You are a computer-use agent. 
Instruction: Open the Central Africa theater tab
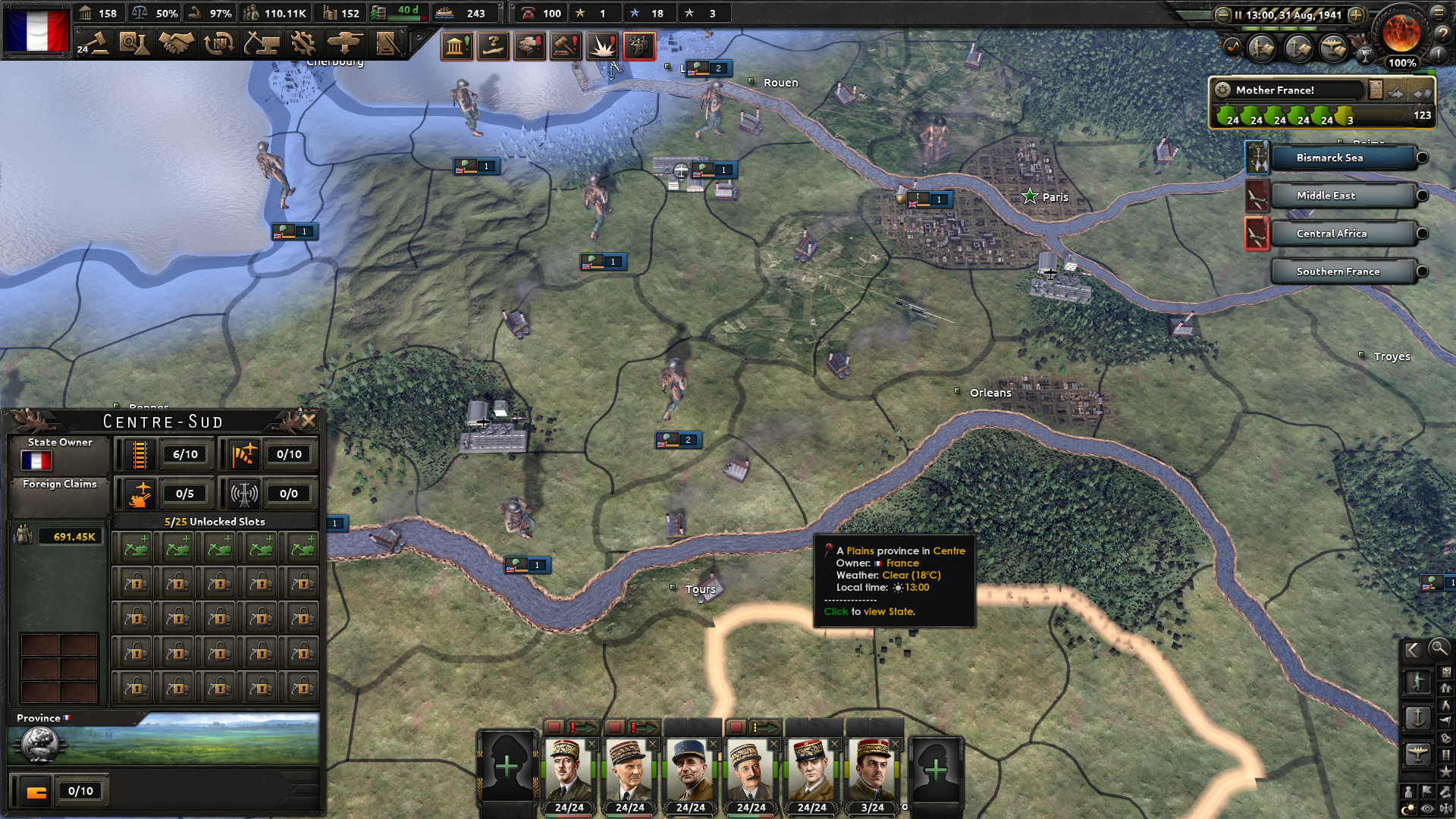(1331, 233)
